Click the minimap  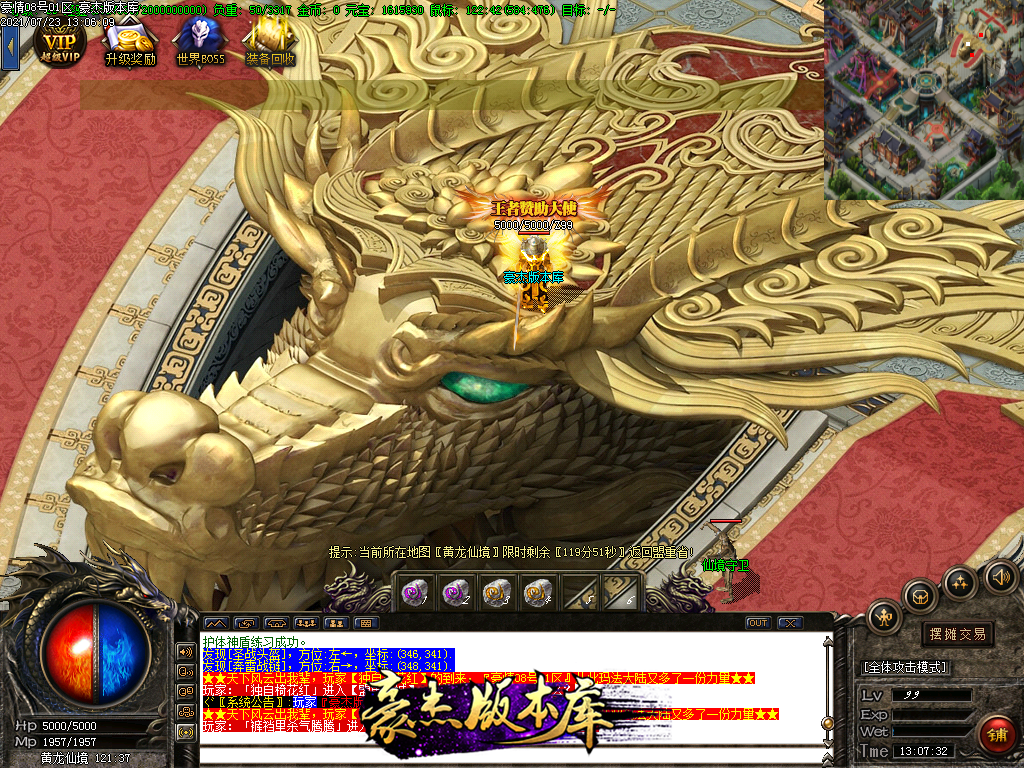[x=923, y=99]
